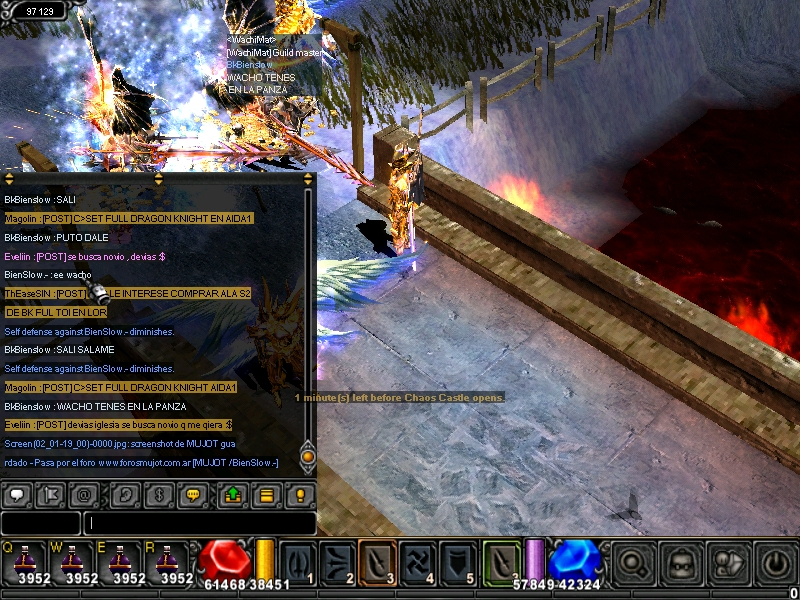Viewport: 800px width, 600px height.
Task: Click the speech bubble chat button
Action: point(17,494)
